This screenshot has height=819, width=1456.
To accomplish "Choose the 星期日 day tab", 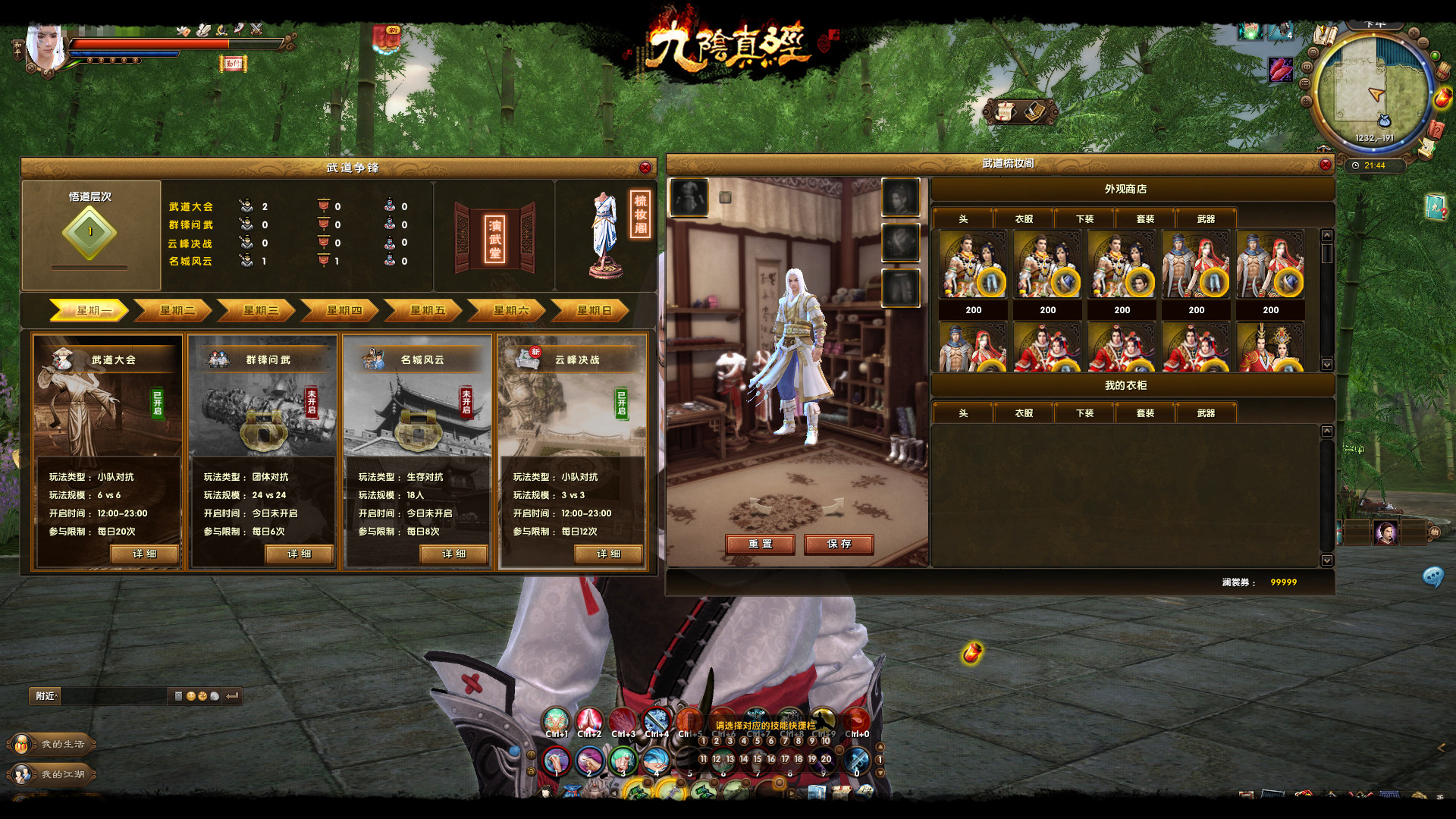I will click(x=594, y=310).
